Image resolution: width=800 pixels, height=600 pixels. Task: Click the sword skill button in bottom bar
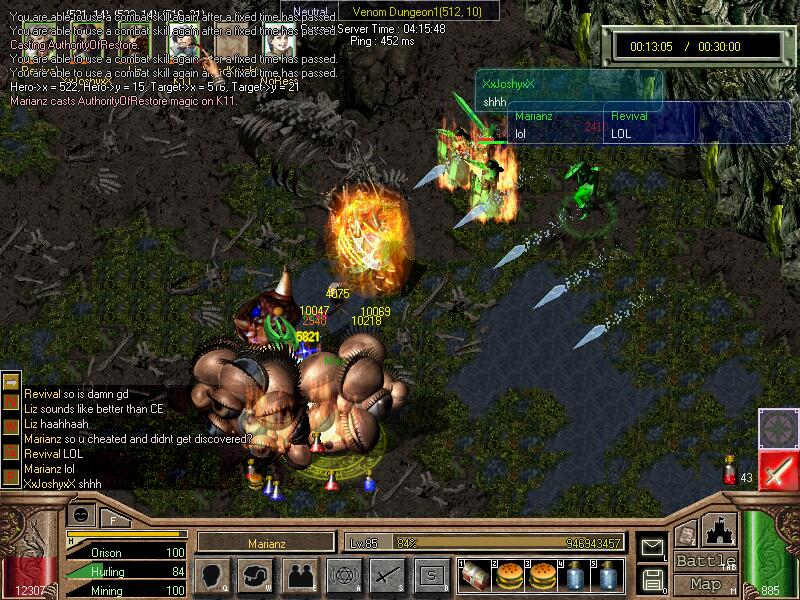387,575
